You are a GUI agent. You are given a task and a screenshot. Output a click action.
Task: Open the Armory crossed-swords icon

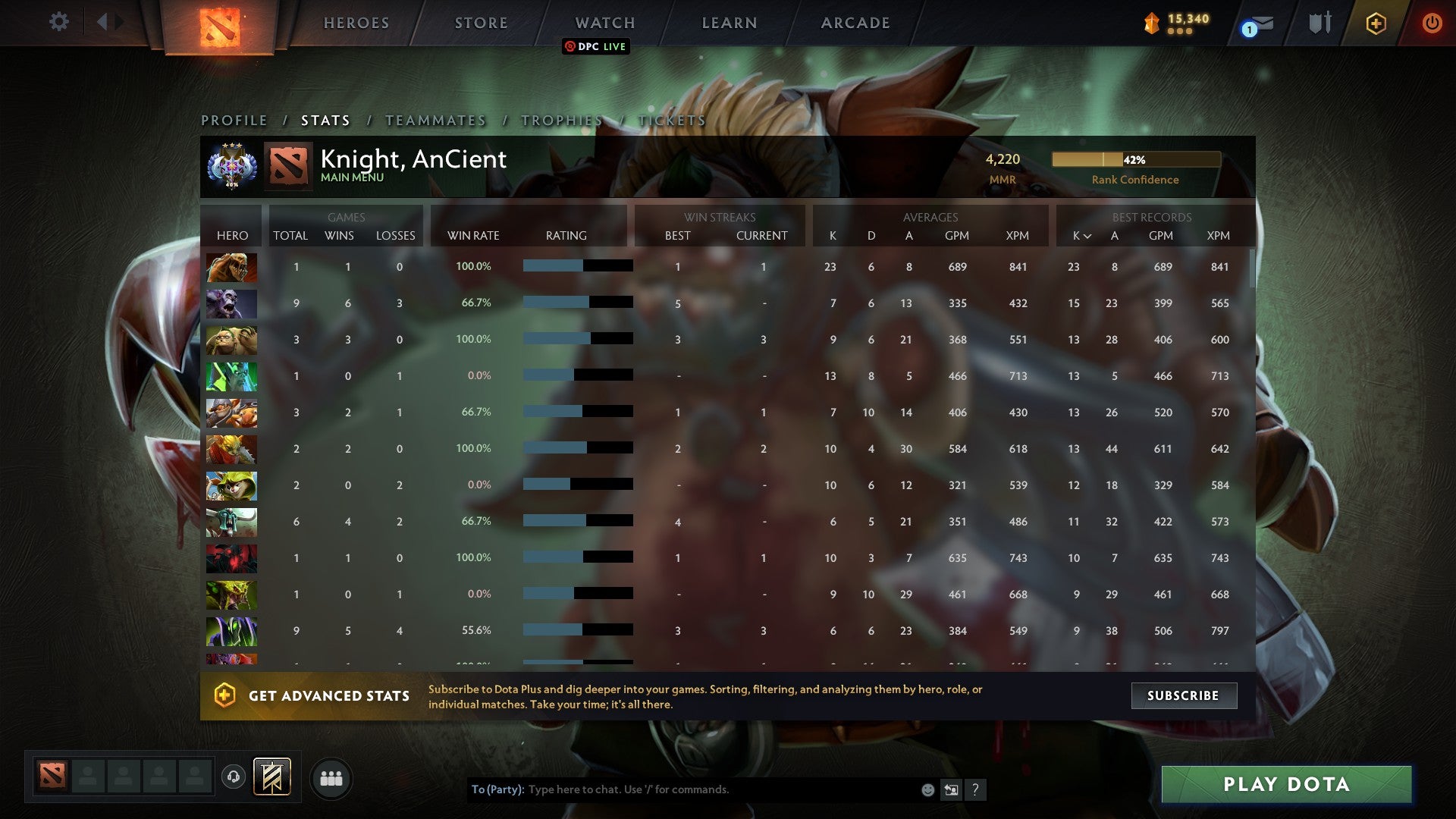click(x=1318, y=23)
